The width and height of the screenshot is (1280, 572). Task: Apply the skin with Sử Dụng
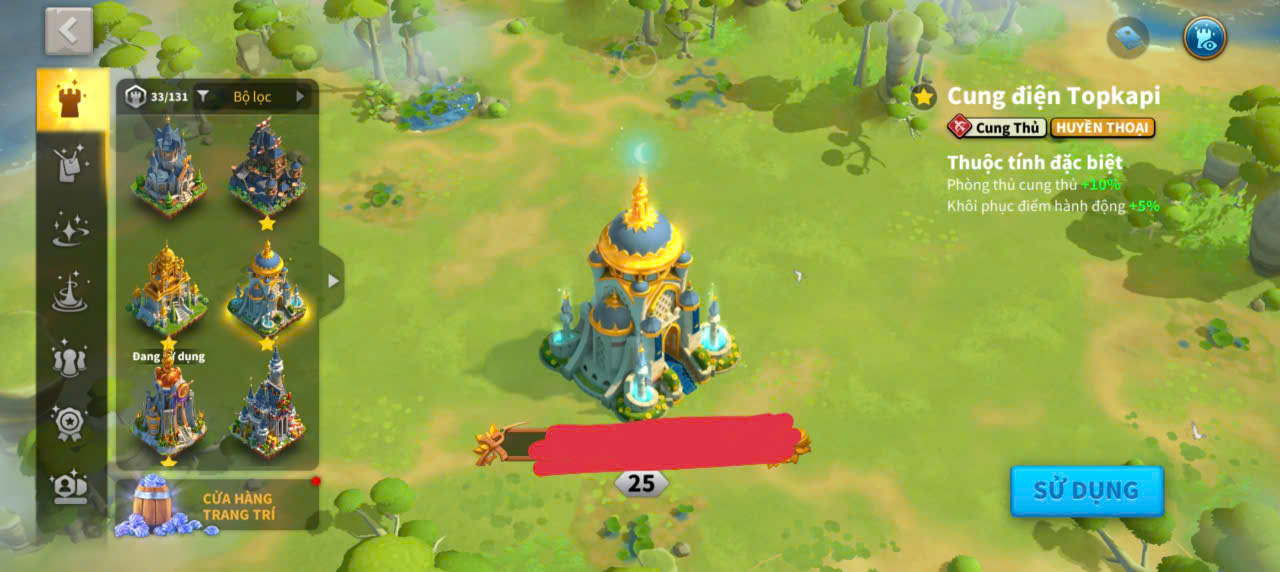[1086, 491]
